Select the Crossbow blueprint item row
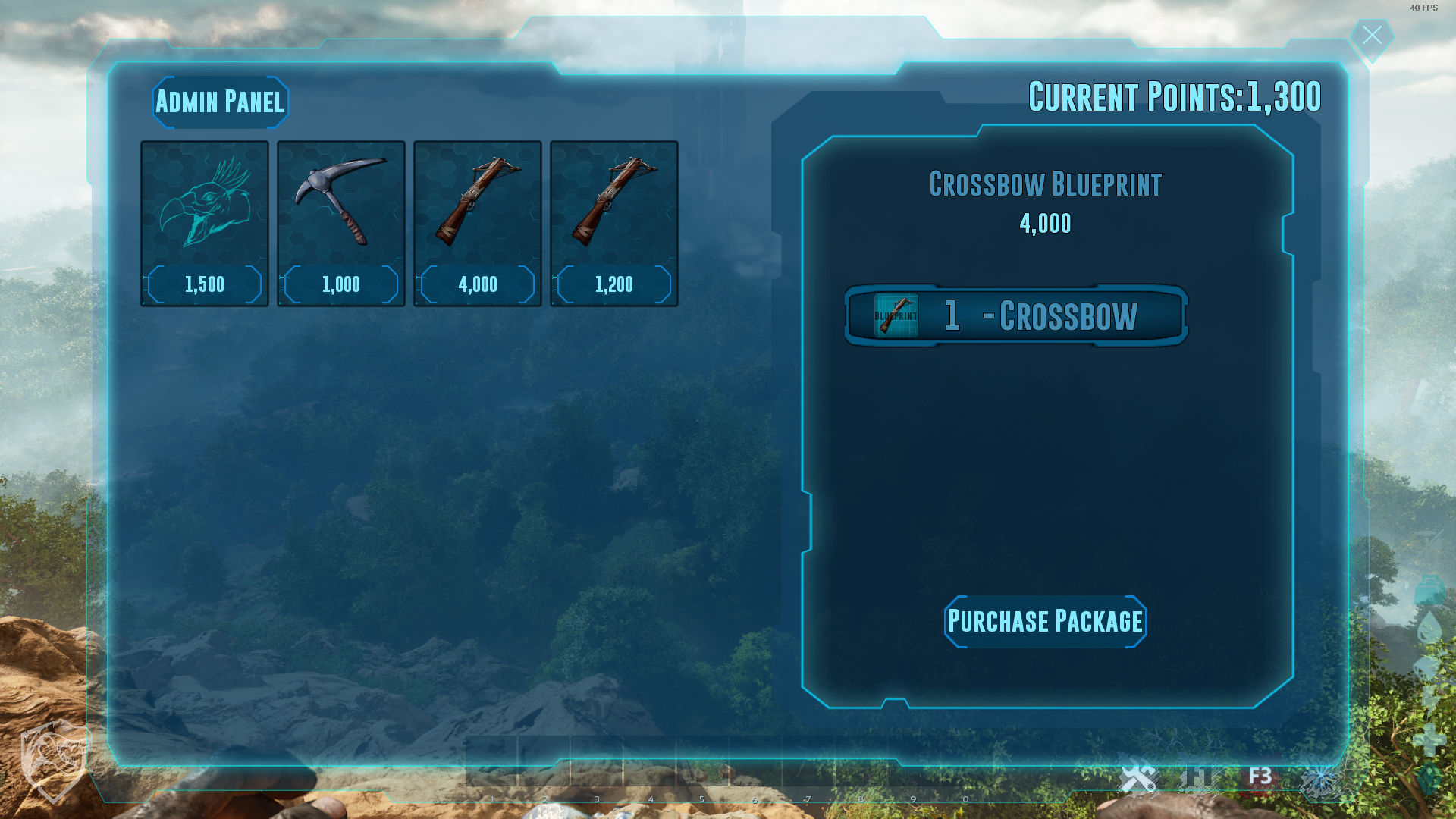1456x819 pixels. (1016, 315)
